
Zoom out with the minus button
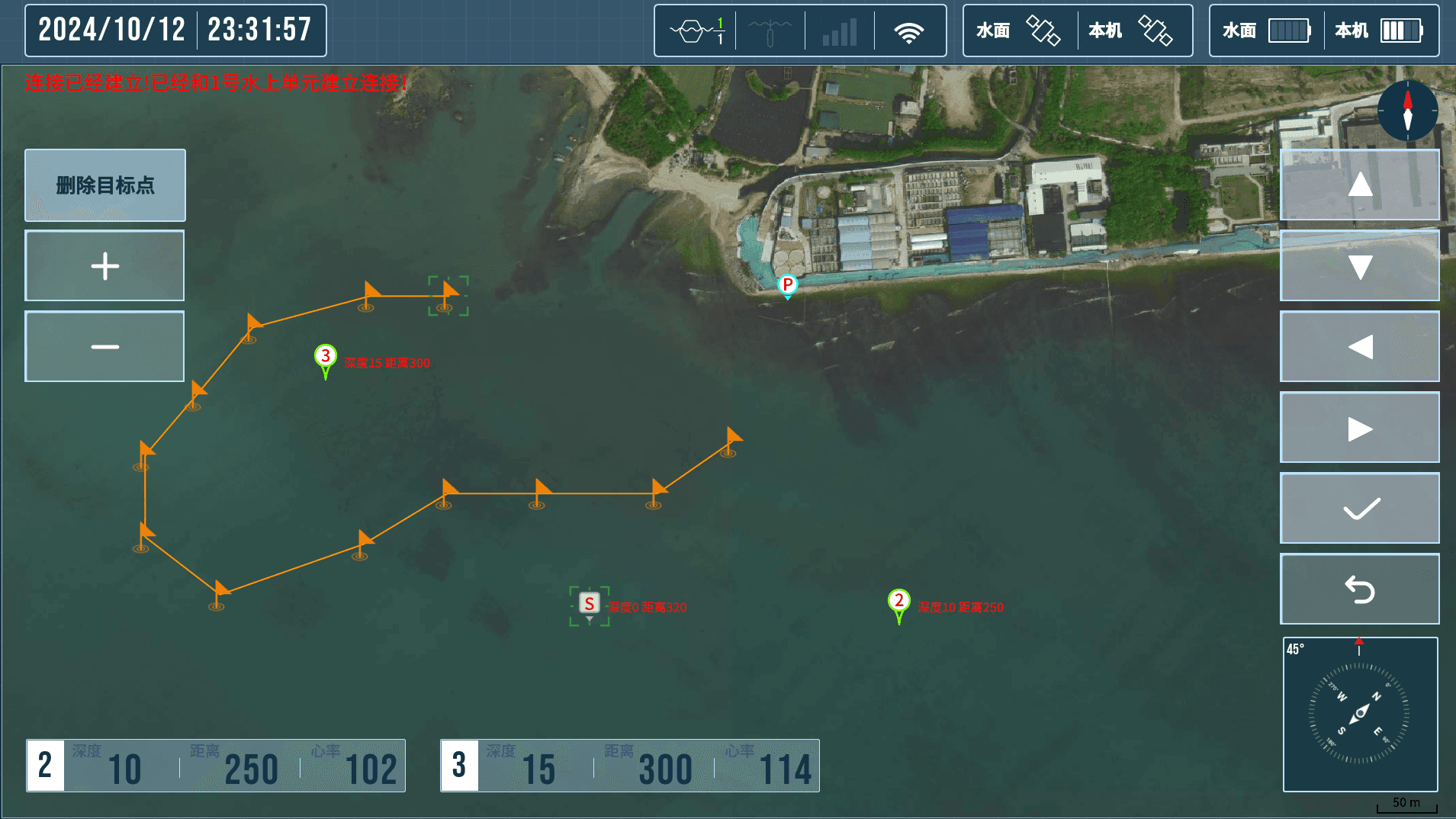point(104,346)
